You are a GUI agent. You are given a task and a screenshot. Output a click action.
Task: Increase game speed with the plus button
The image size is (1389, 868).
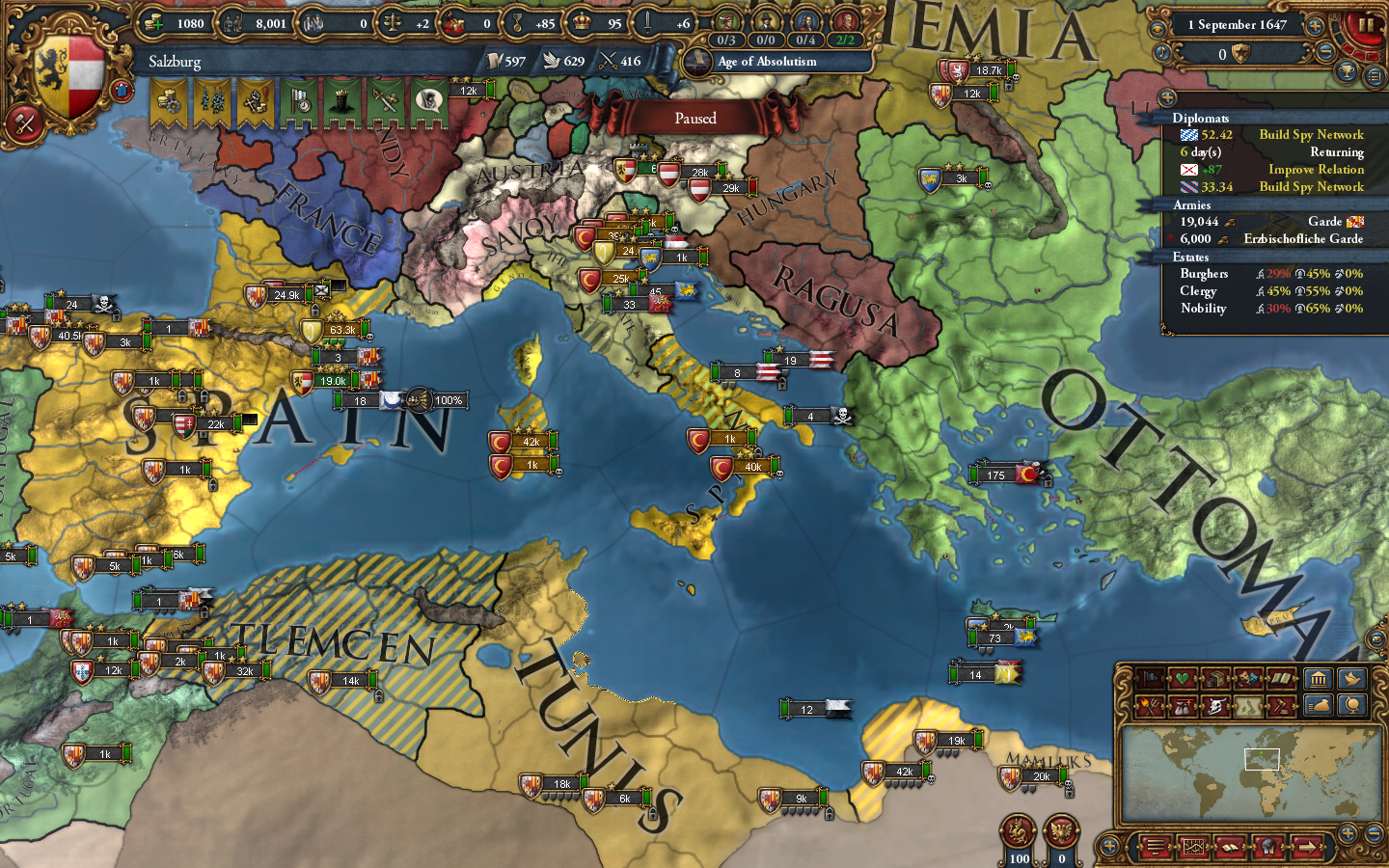[x=1315, y=25]
